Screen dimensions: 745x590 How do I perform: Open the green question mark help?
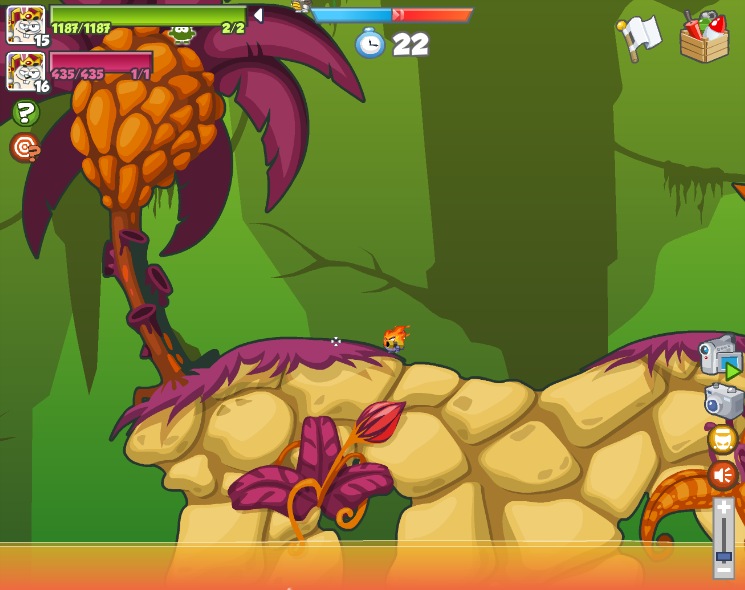[x=25, y=112]
